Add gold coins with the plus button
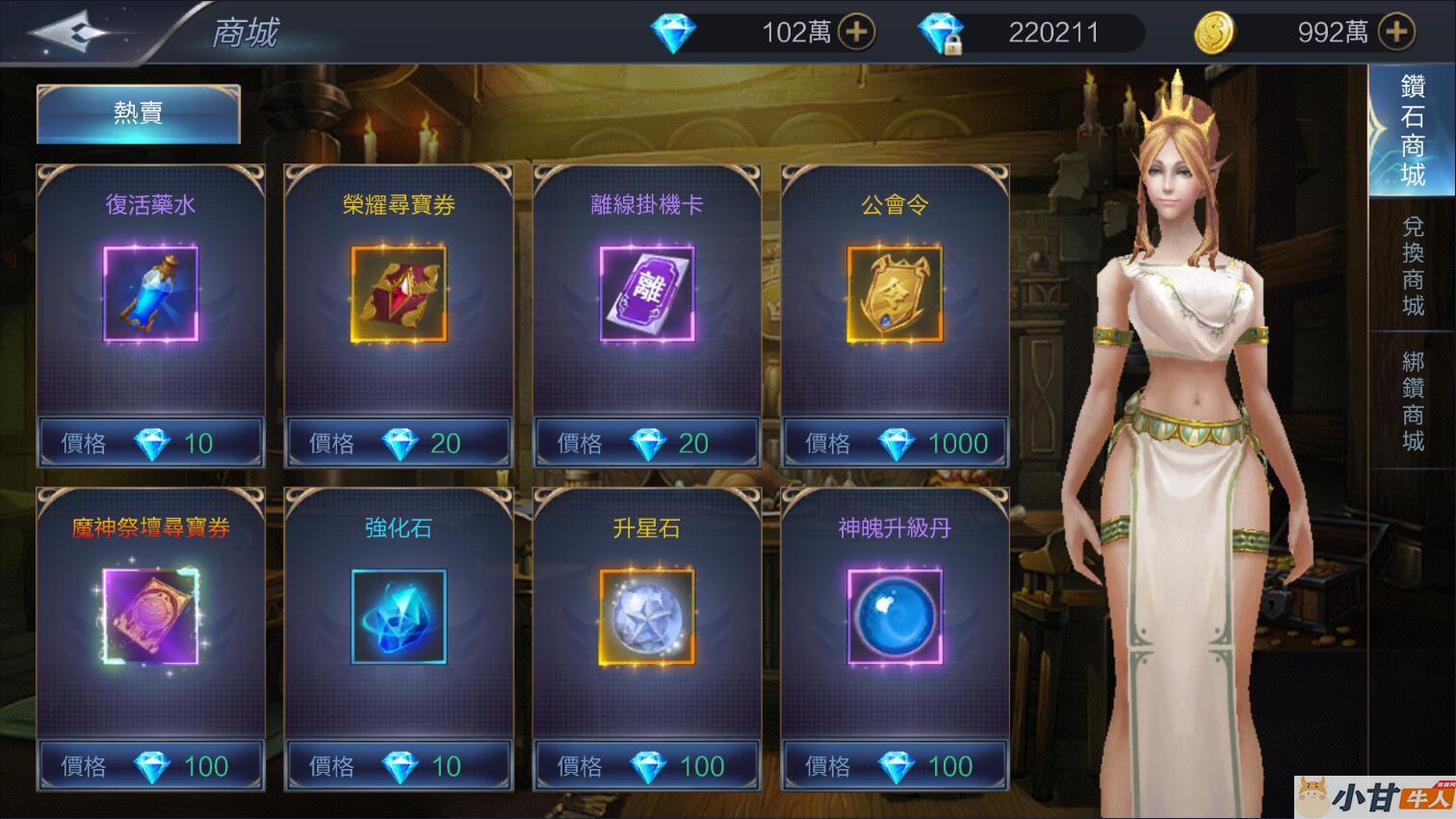Screen dimensions: 1456x819 (1395, 32)
